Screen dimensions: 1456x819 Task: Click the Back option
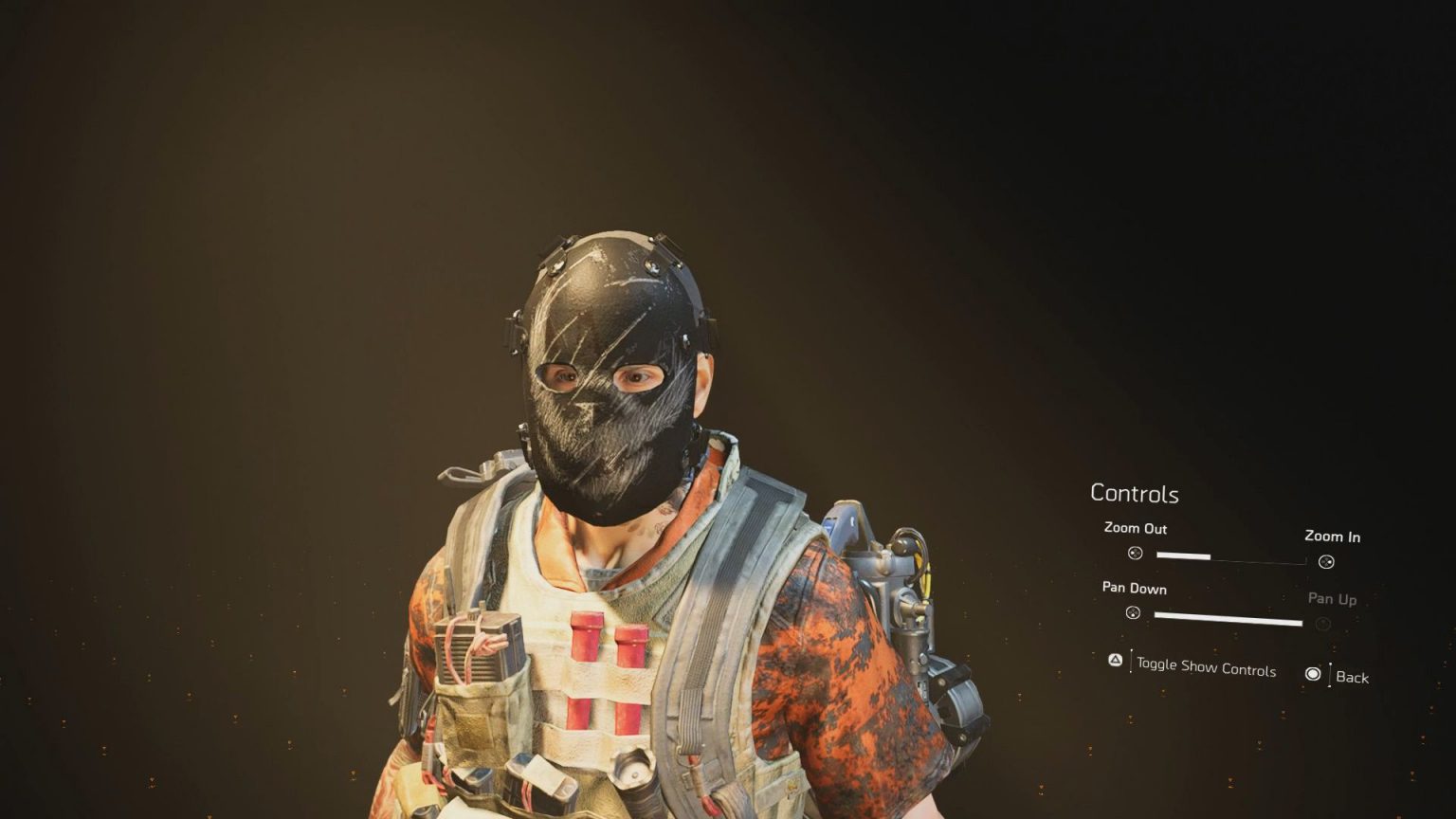pyautogui.click(x=1354, y=678)
